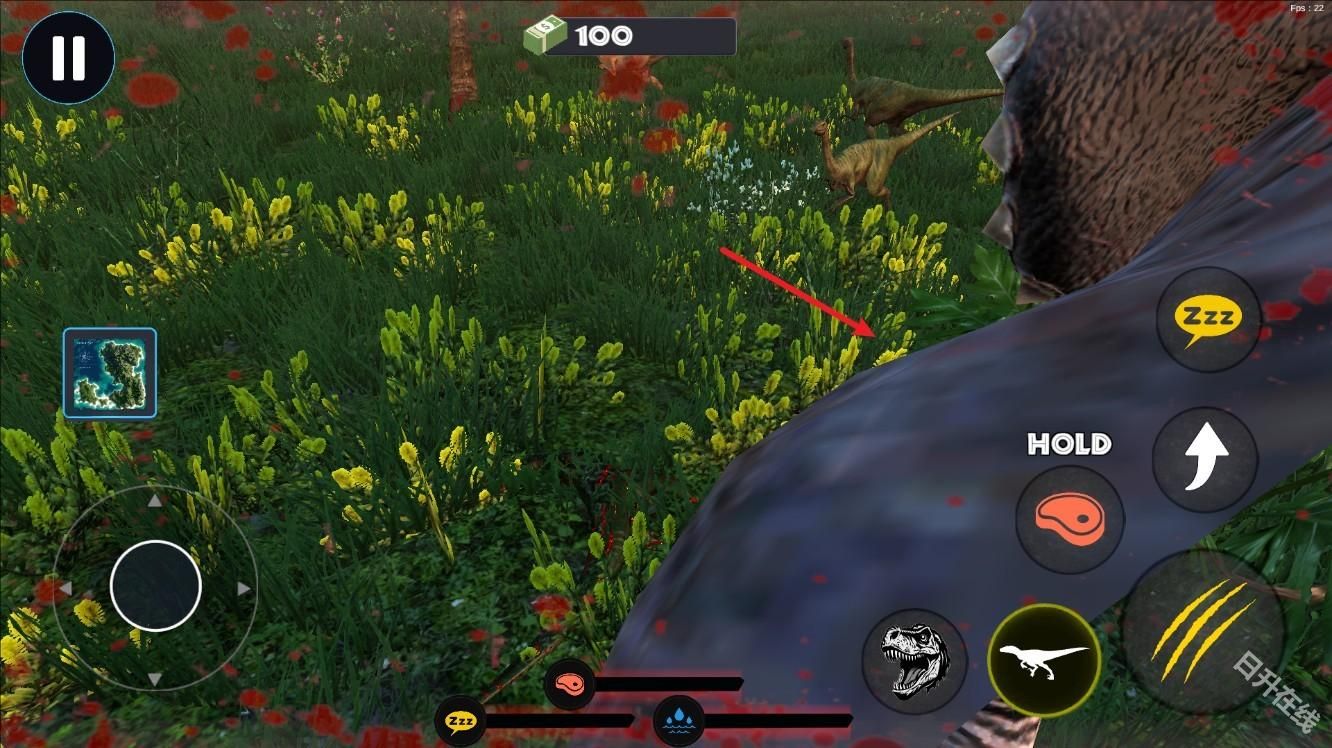Tap the Zzz sleep button
Image resolution: width=1332 pixels, height=748 pixels.
click(1208, 320)
